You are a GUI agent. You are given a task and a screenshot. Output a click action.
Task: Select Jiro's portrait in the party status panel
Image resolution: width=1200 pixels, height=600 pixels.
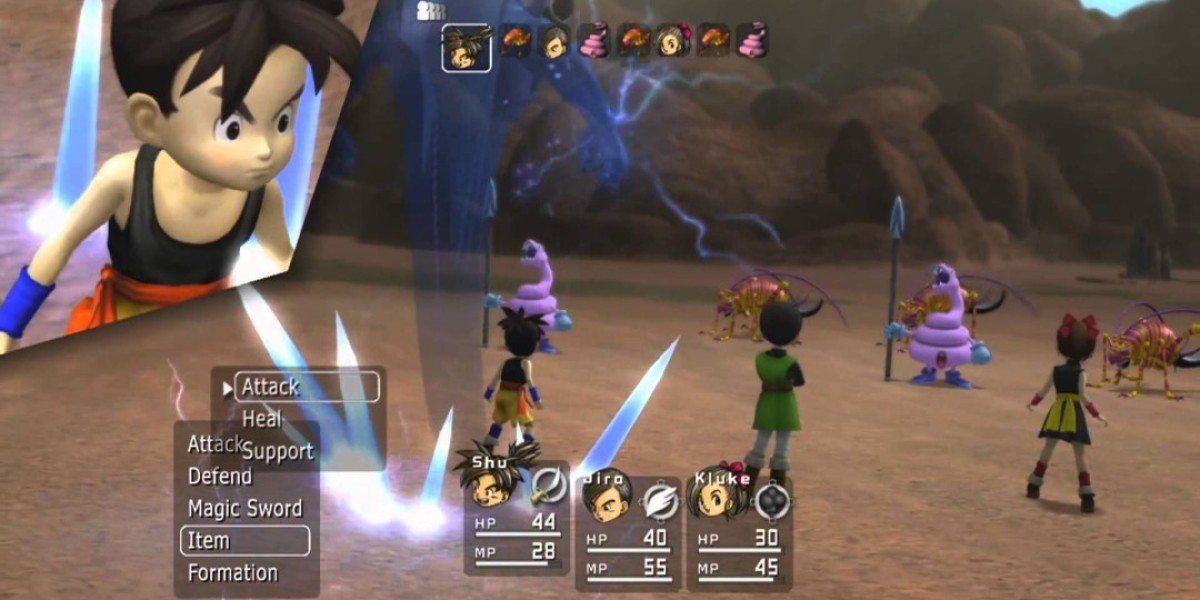(x=605, y=497)
